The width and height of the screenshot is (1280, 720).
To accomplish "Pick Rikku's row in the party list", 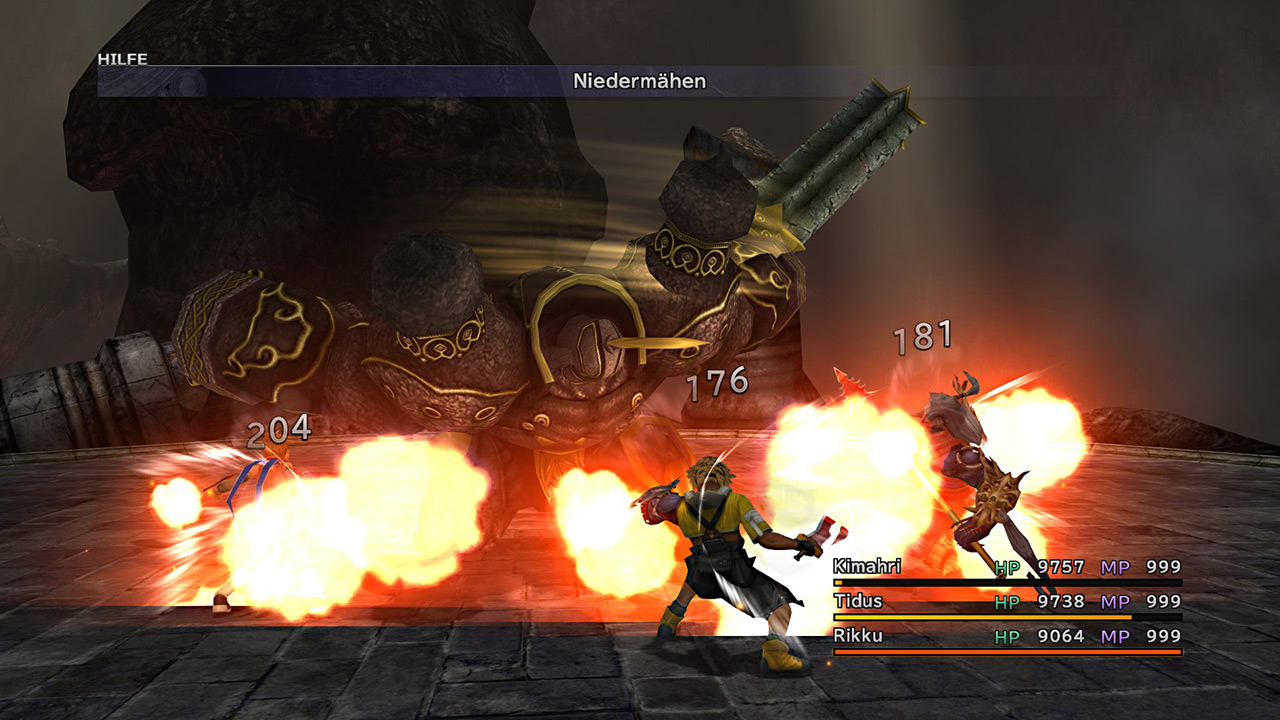I will [858, 635].
